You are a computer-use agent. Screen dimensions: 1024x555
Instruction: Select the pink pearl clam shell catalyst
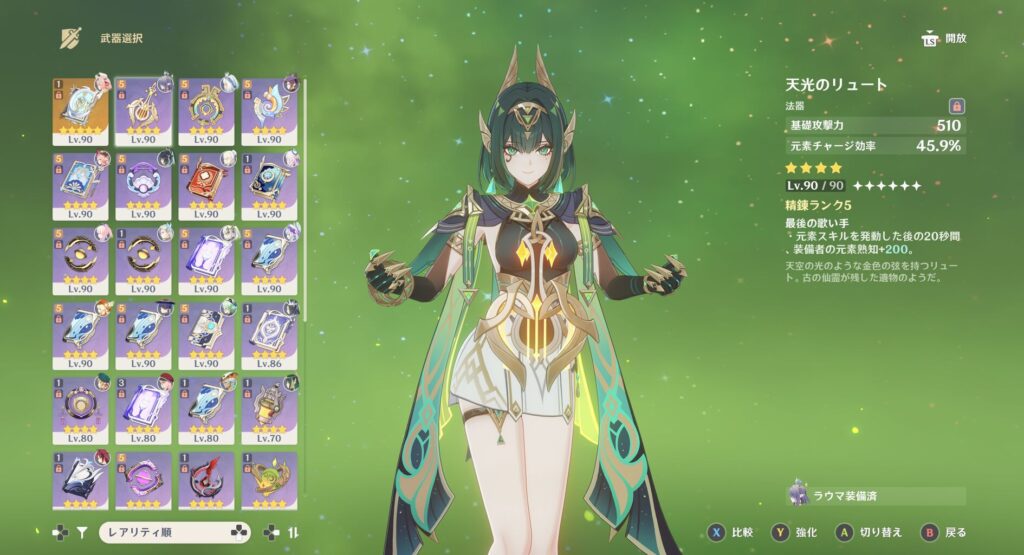pyautogui.click(x=143, y=185)
